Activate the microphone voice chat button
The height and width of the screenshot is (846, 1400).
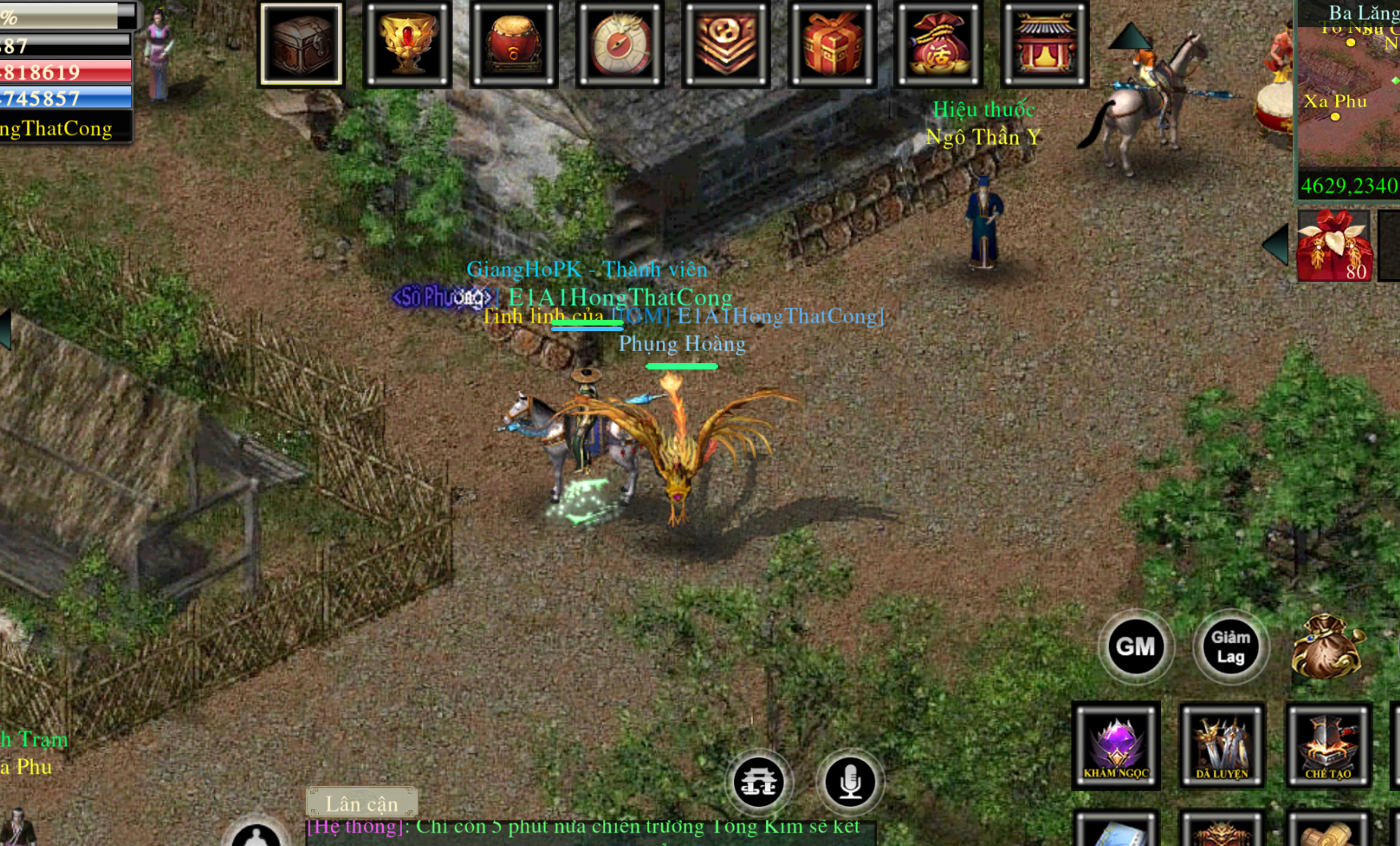point(850,781)
